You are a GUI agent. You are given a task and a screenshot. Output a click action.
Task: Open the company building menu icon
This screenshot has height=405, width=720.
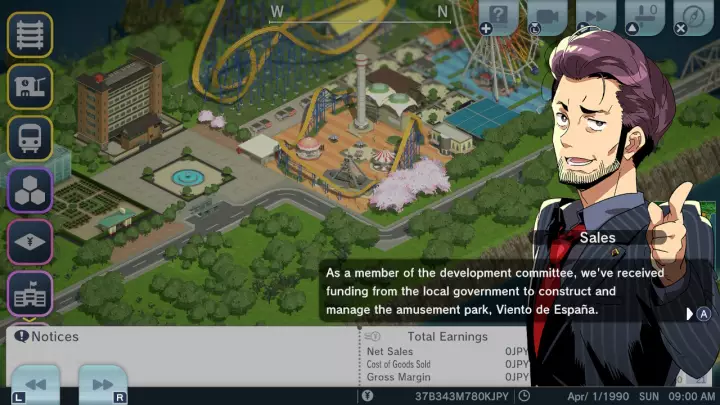(30, 293)
